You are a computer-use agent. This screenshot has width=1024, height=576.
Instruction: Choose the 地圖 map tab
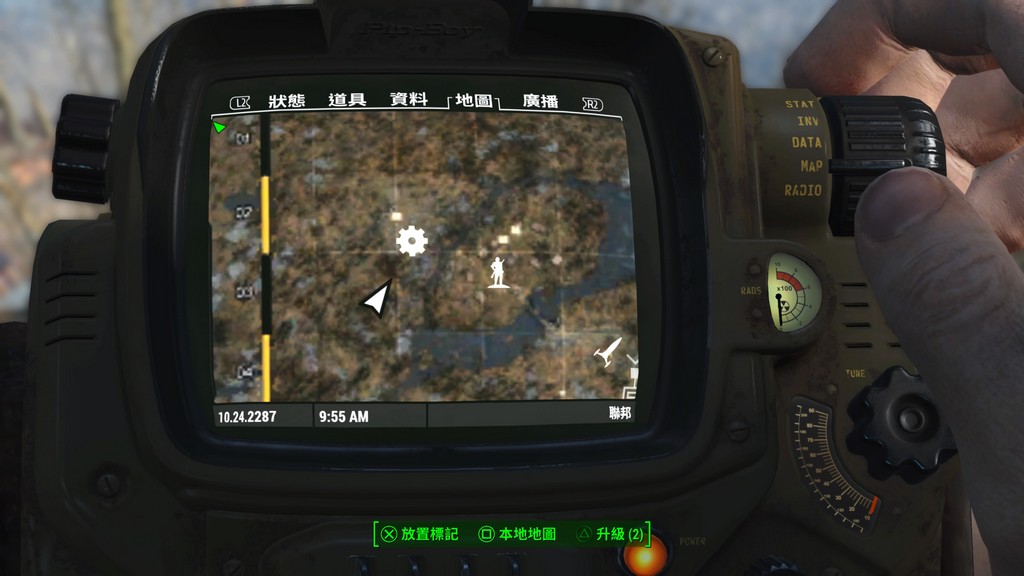pyautogui.click(x=473, y=100)
